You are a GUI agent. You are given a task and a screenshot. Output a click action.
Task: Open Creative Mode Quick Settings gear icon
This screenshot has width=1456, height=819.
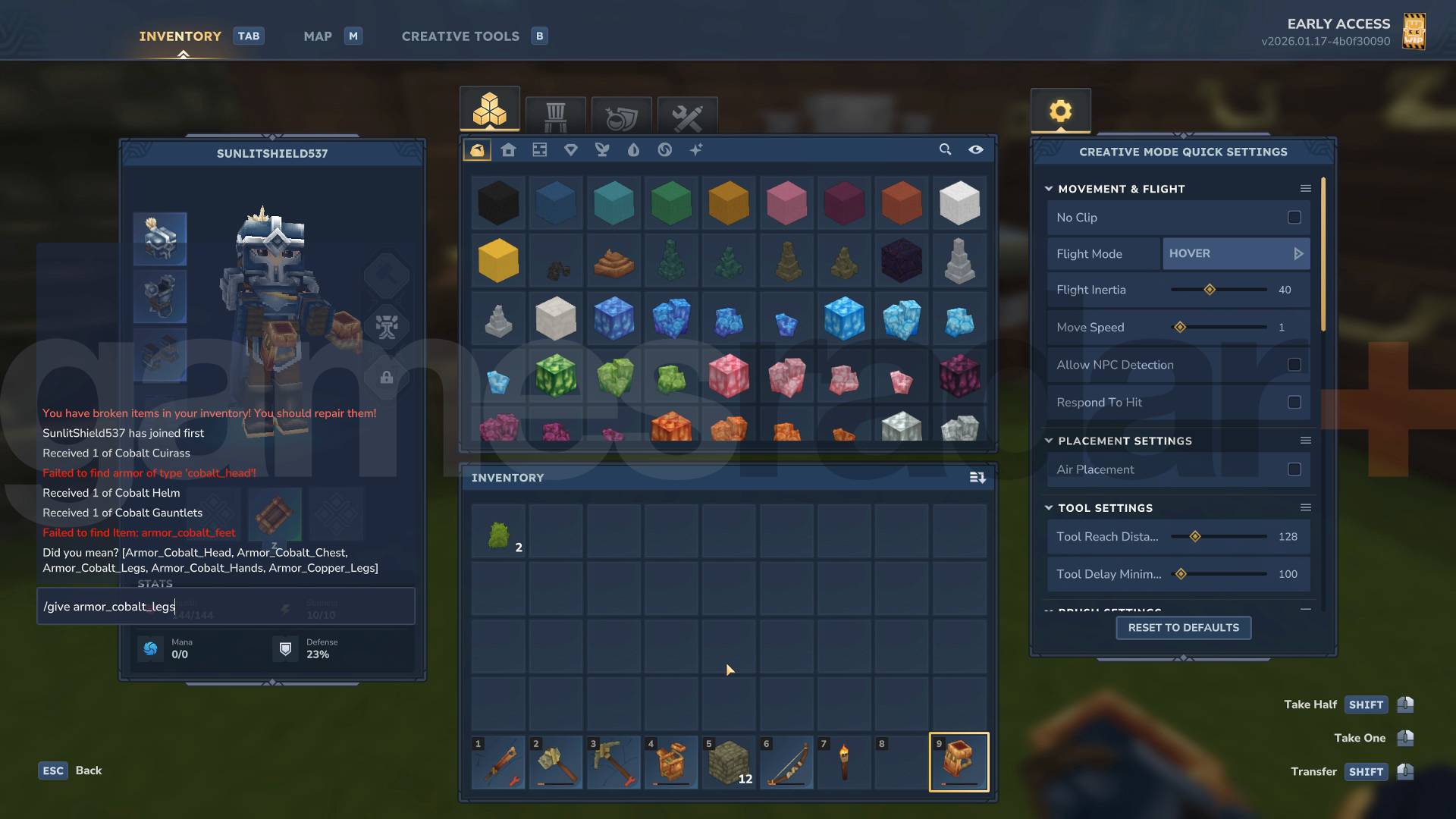pos(1060,110)
